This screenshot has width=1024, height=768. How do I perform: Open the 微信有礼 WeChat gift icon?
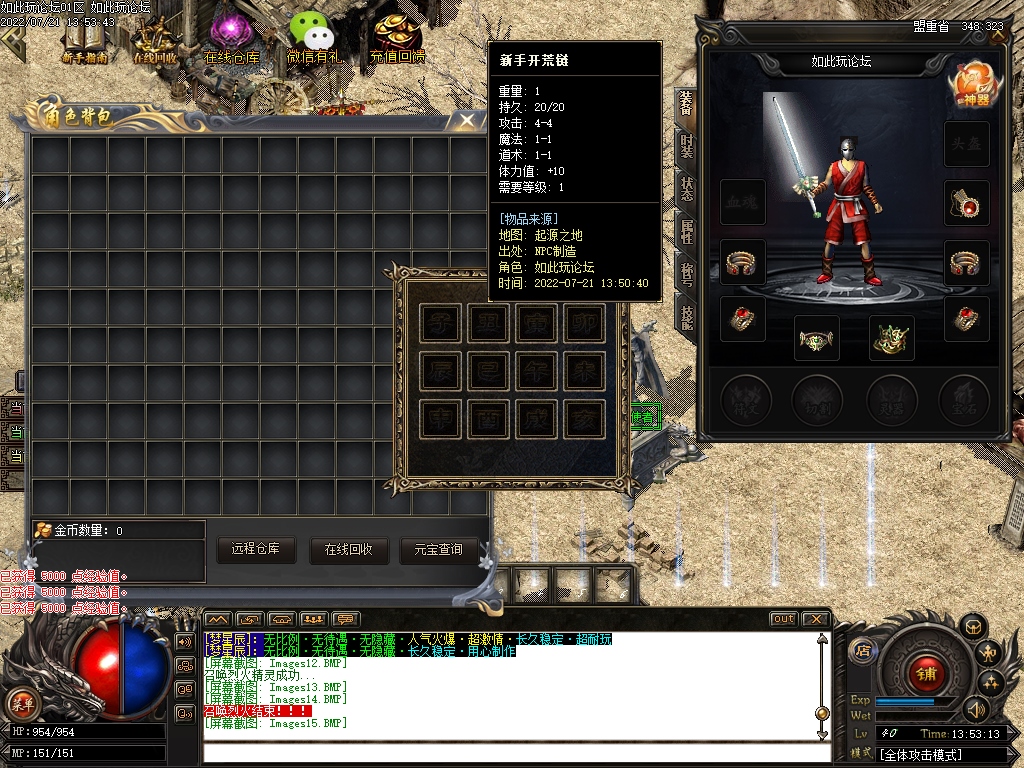[315, 38]
